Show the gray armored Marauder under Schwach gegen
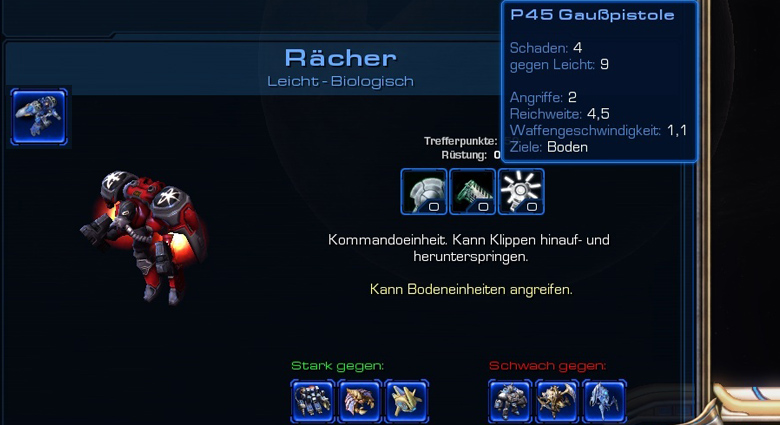This screenshot has width=780, height=425. (511, 401)
